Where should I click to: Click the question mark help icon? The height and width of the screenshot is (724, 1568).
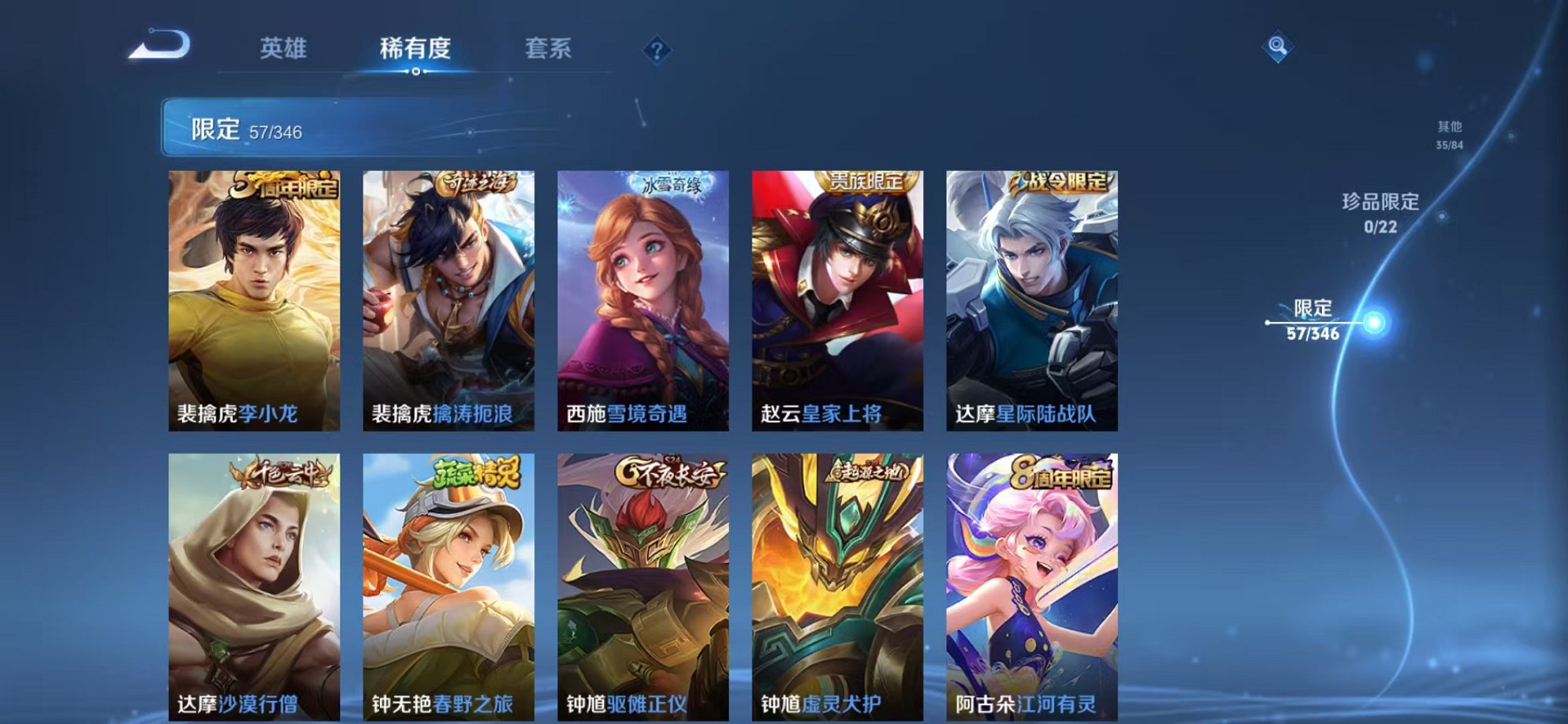click(x=657, y=49)
